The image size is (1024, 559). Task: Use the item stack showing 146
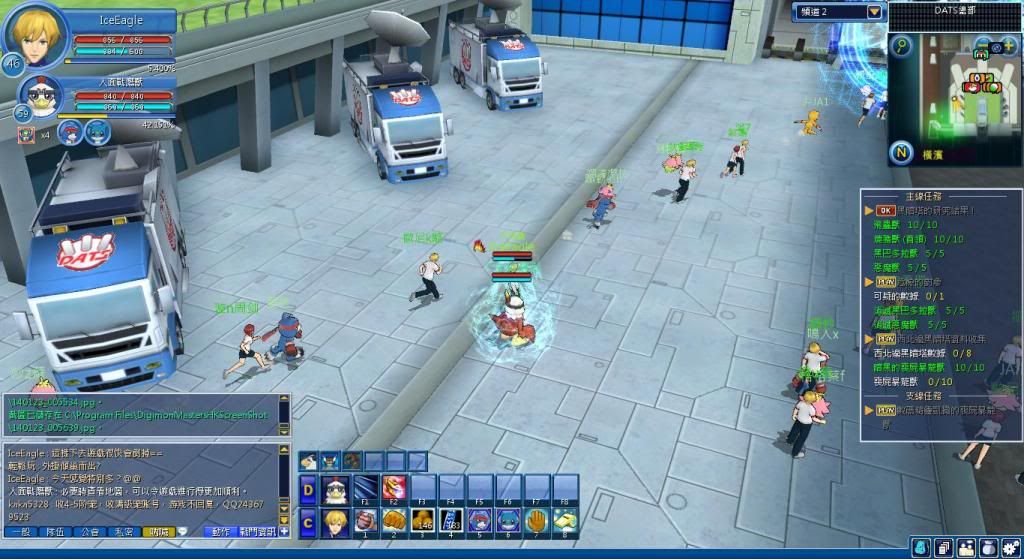422,521
